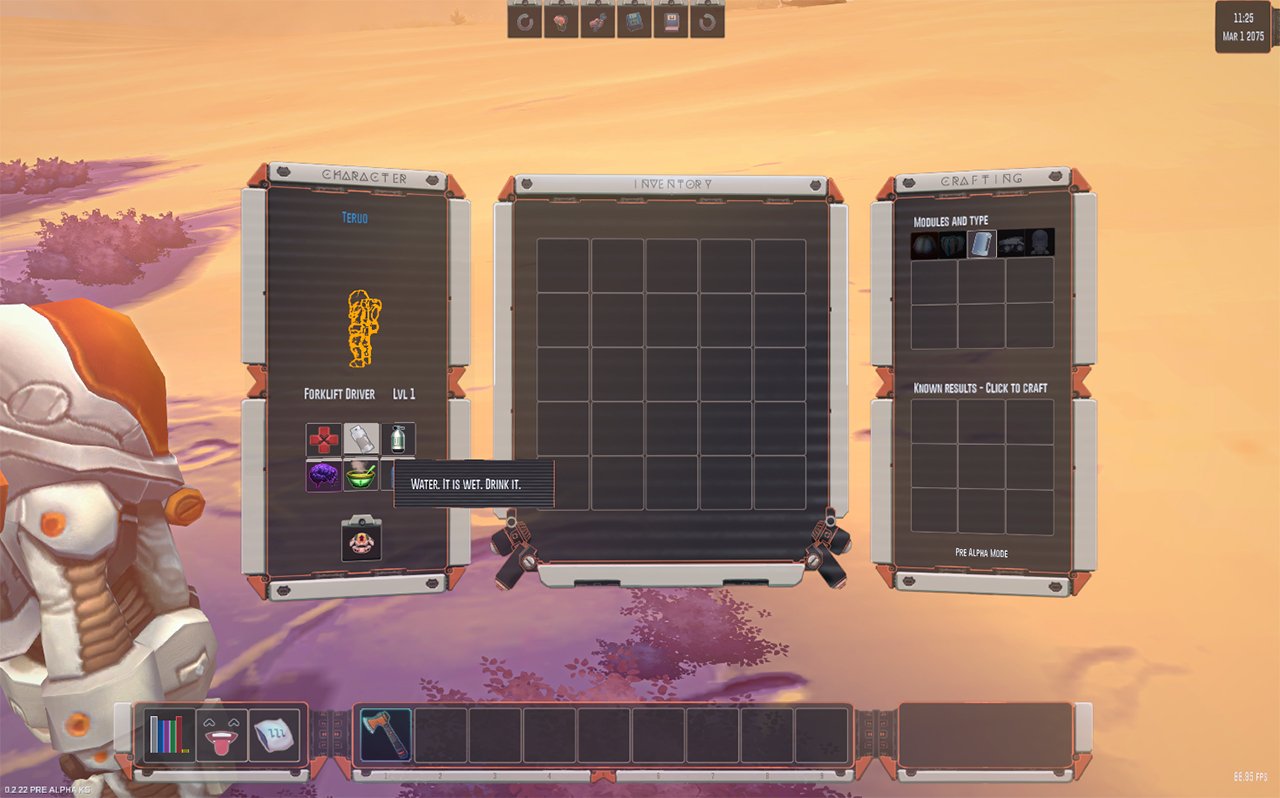Click the gloved hand tool icon on top toolbar
This screenshot has height=798, width=1280.
[595, 21]
